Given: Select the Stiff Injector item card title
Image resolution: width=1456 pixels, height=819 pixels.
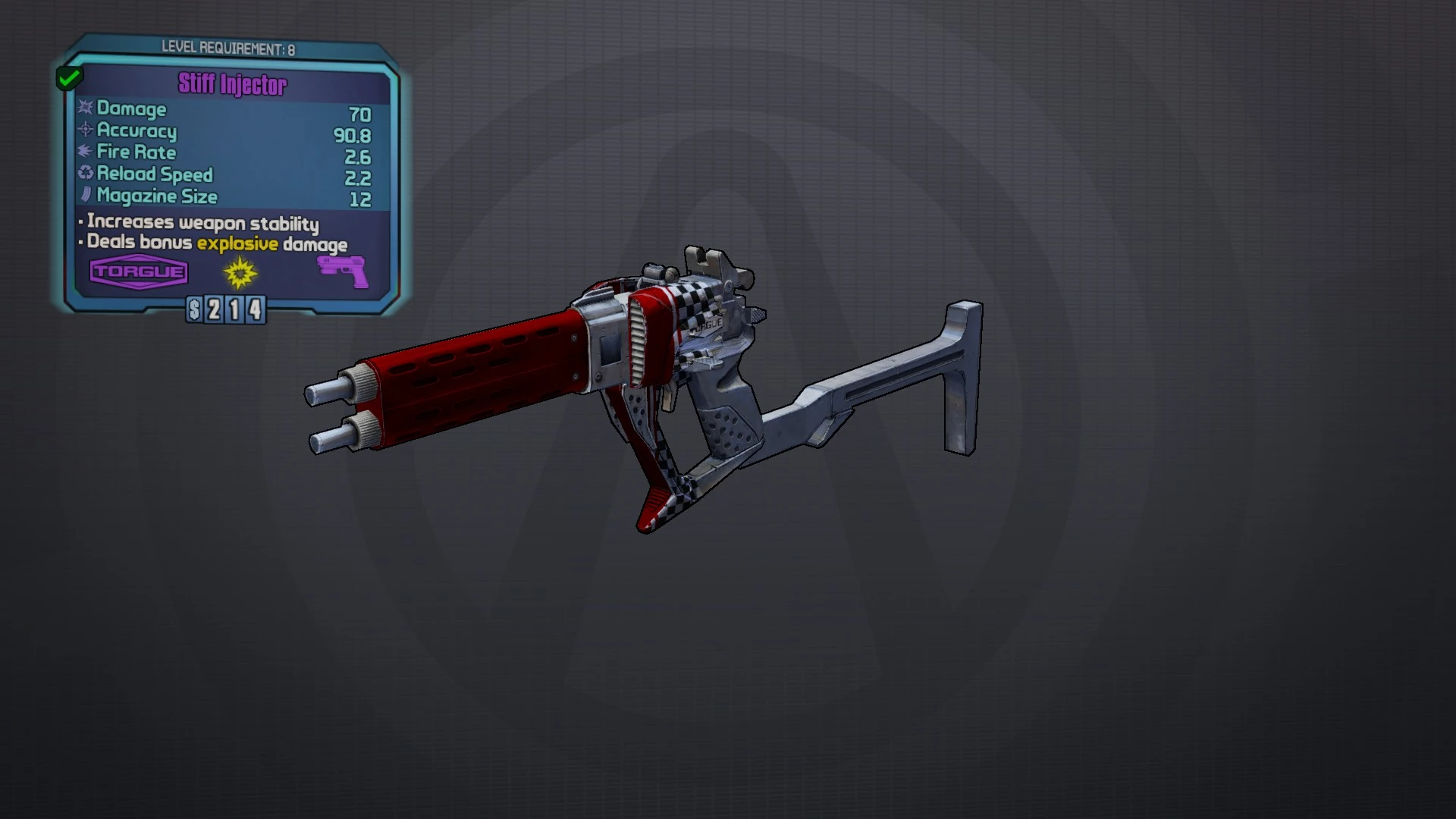Looking at the screenshot, I should (233, 84).
